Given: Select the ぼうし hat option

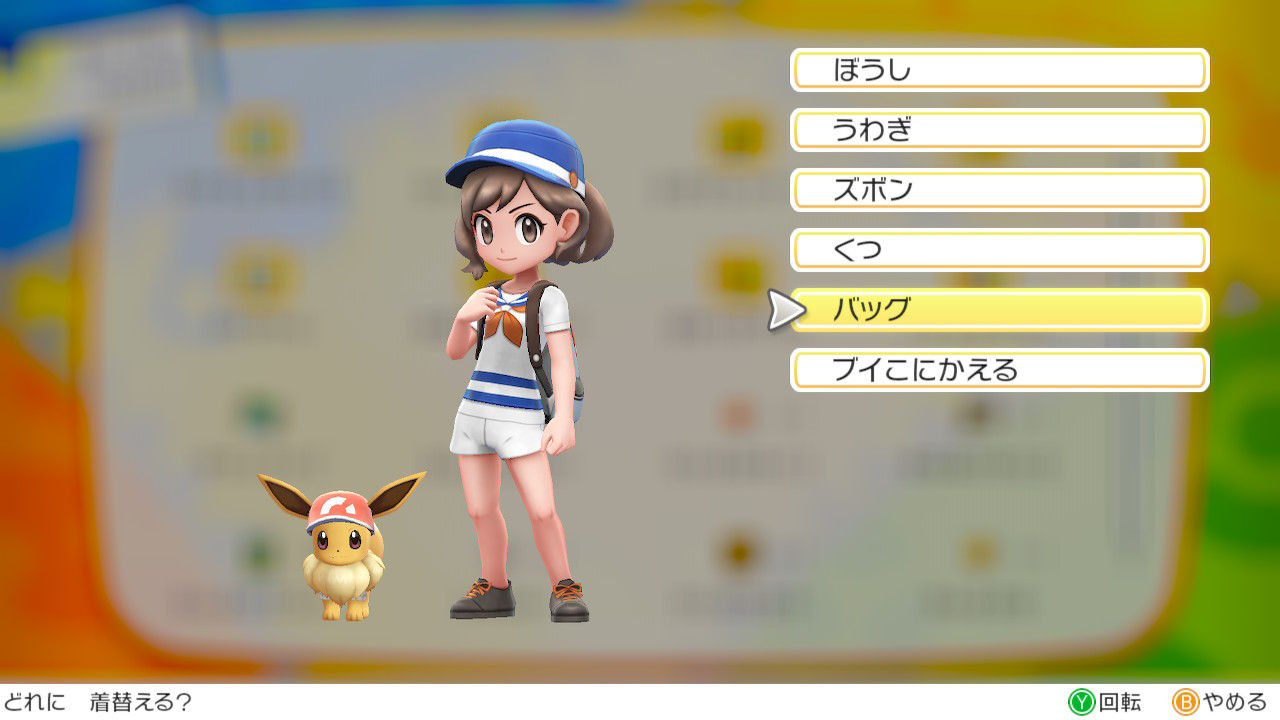Looking at the screenshot, I should click(997, 70).
